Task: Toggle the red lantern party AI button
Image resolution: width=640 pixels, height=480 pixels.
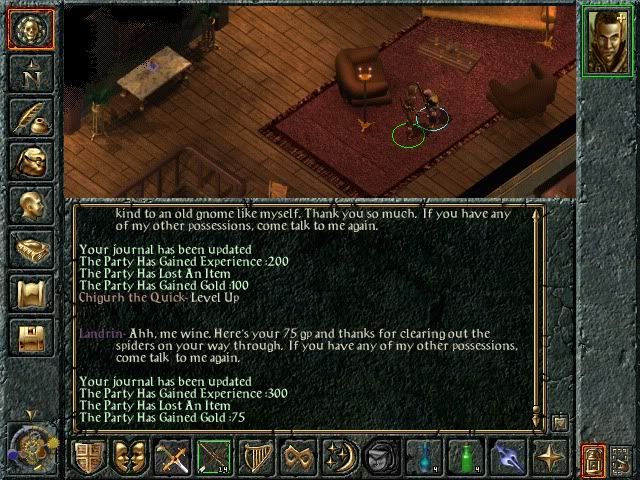Action: pyautogui.click(x=591, y=459)
